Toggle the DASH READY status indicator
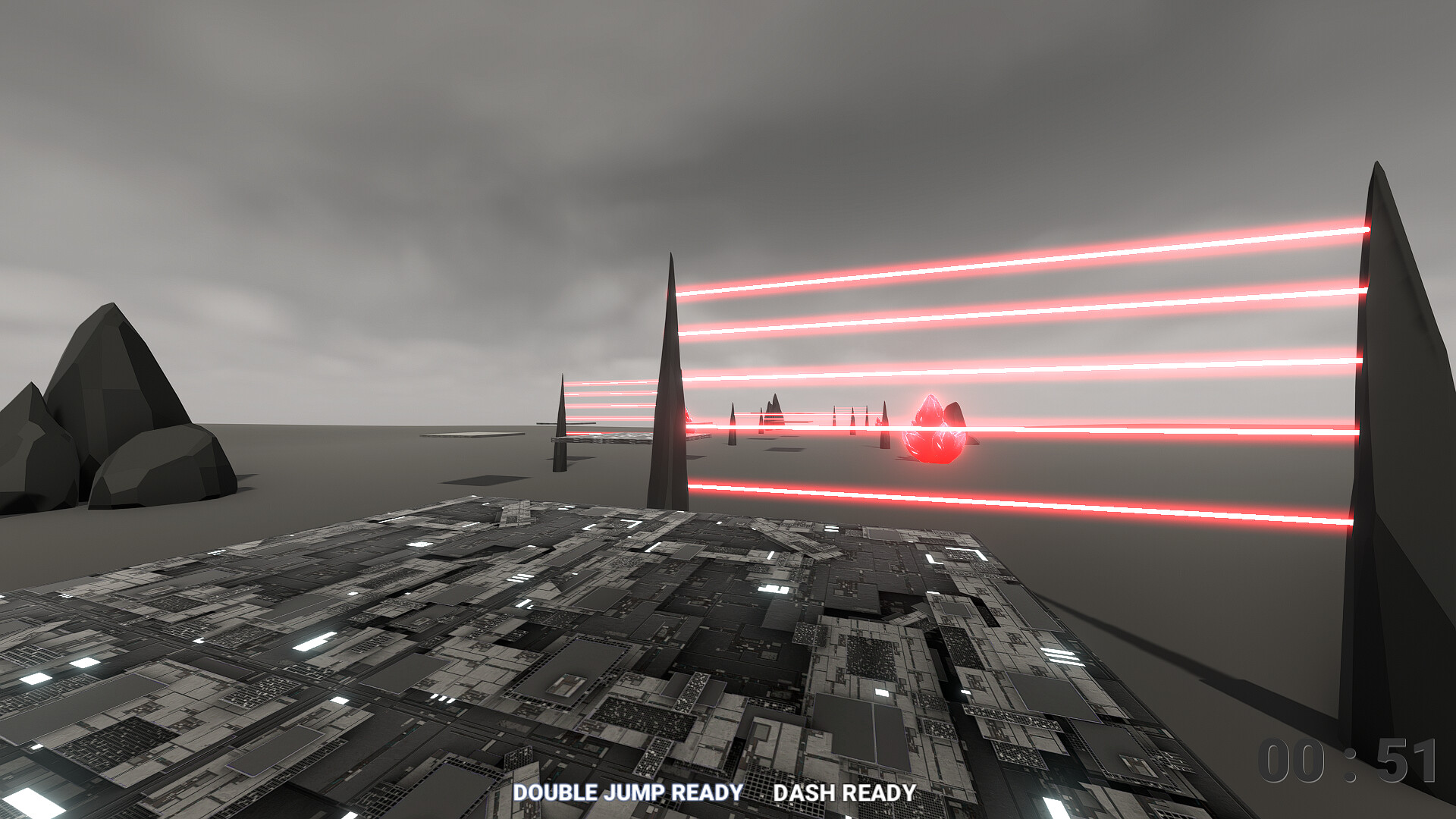The image size is (1456, 819). pos(843,793)
